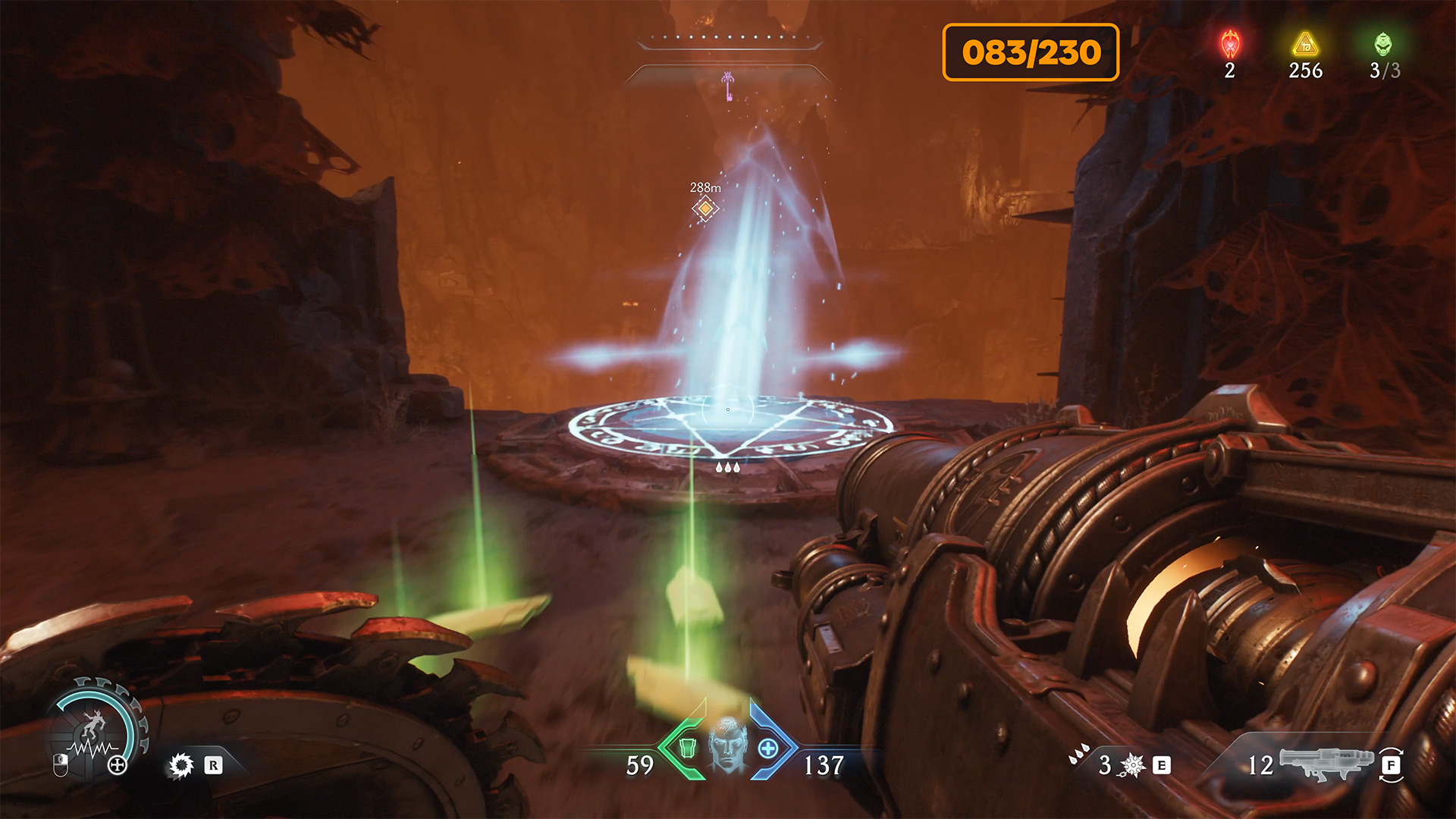Activate the shield saw throw icon
1456x819 pixels.
click(x=181, y=765)
